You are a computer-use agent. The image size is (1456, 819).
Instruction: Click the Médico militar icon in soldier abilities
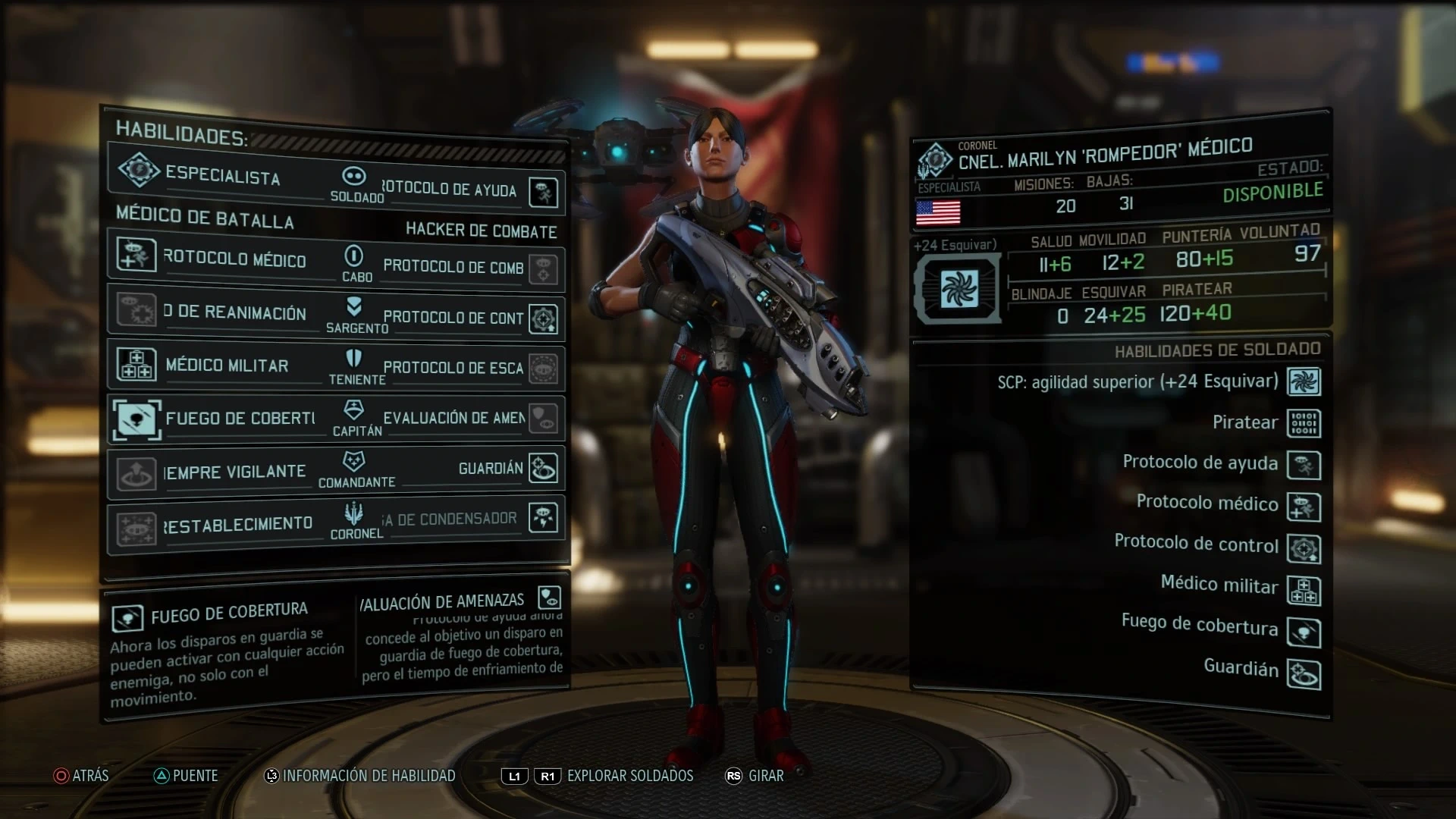click(1304, 591)
